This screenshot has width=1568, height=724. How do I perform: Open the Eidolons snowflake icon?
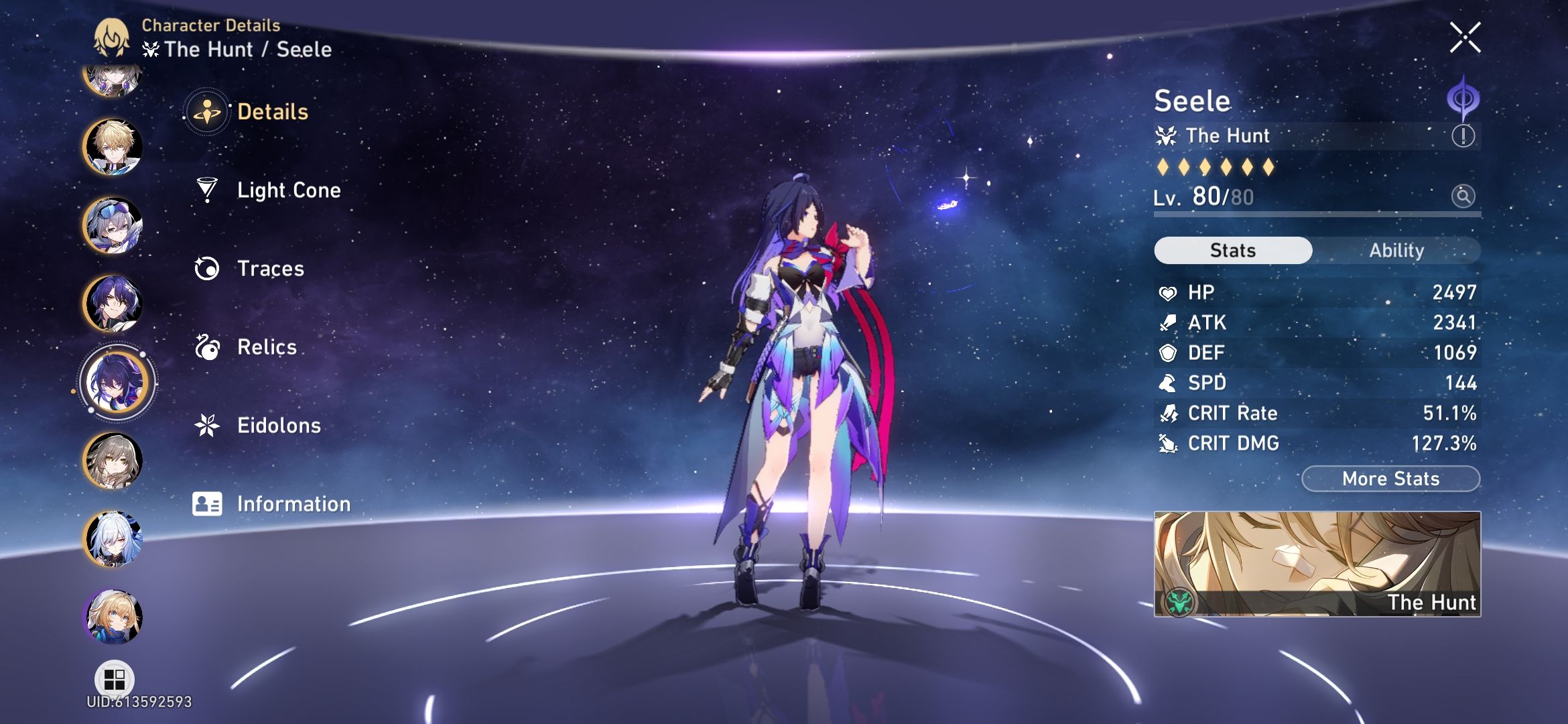click(x=208, y=425)
